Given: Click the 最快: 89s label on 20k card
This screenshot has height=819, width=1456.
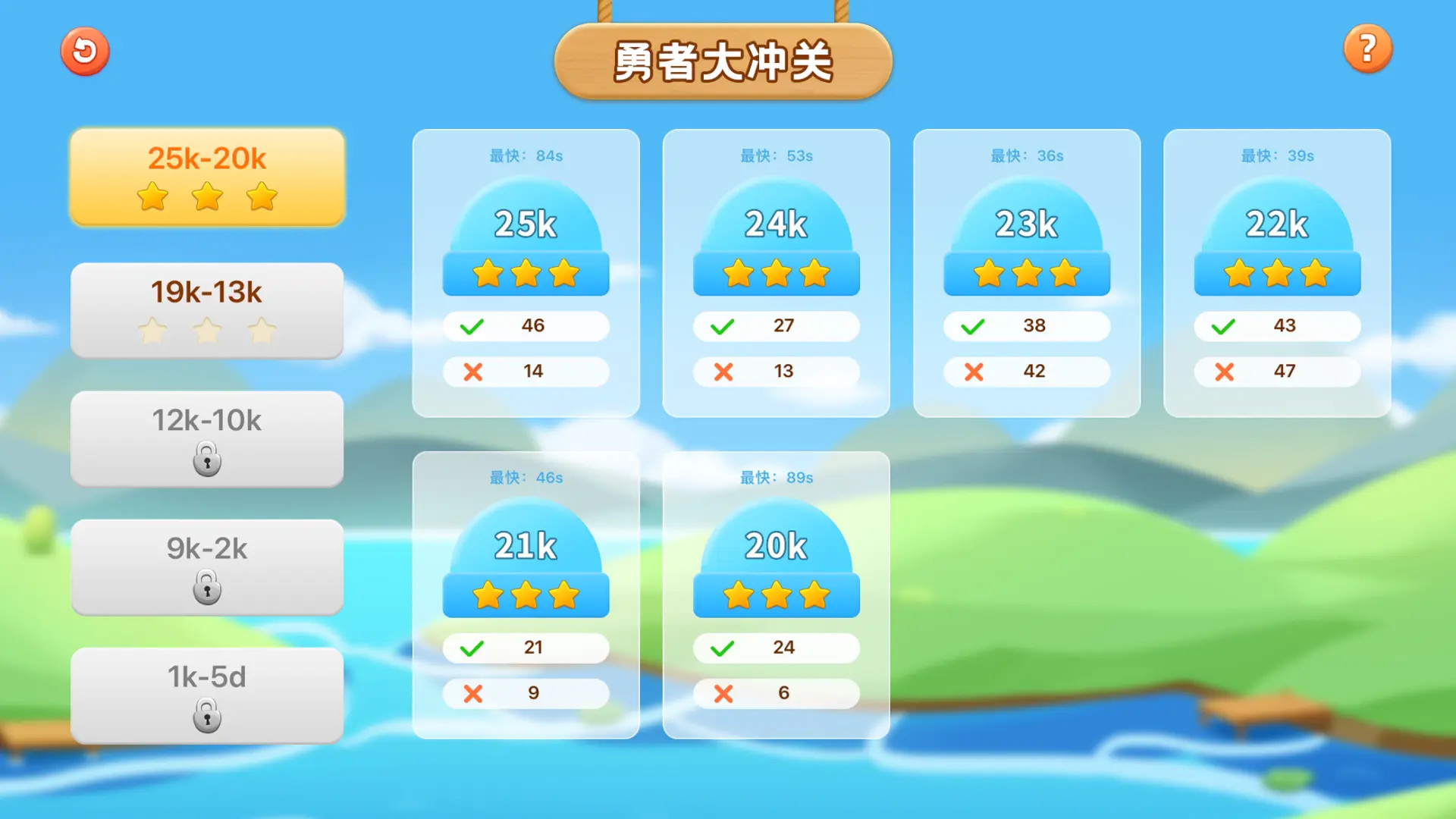Looking at the screenshot, I should point(776,477).
